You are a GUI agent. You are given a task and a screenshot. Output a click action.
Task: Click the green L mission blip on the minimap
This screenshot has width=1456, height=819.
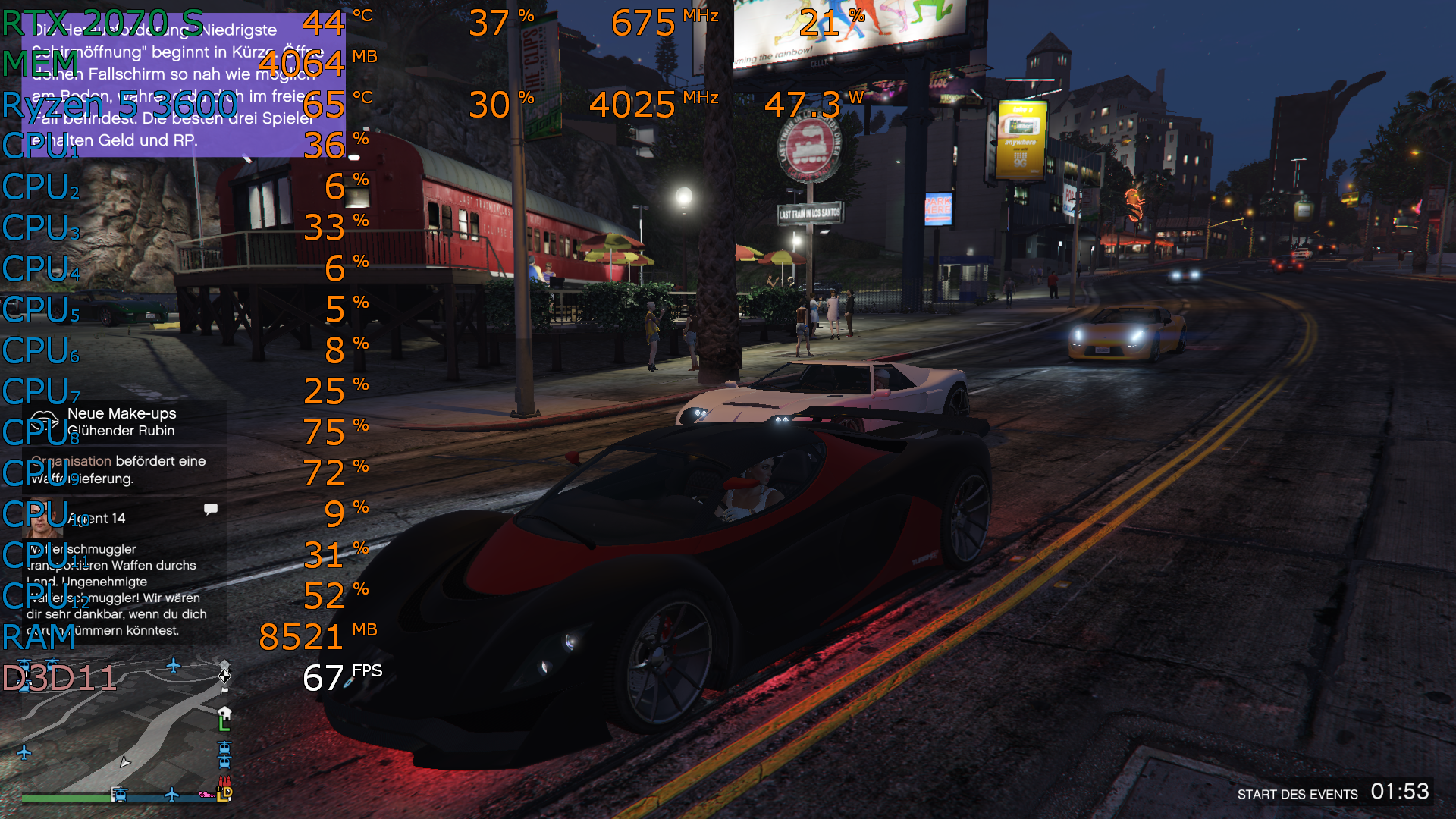[x=224, y=725]
